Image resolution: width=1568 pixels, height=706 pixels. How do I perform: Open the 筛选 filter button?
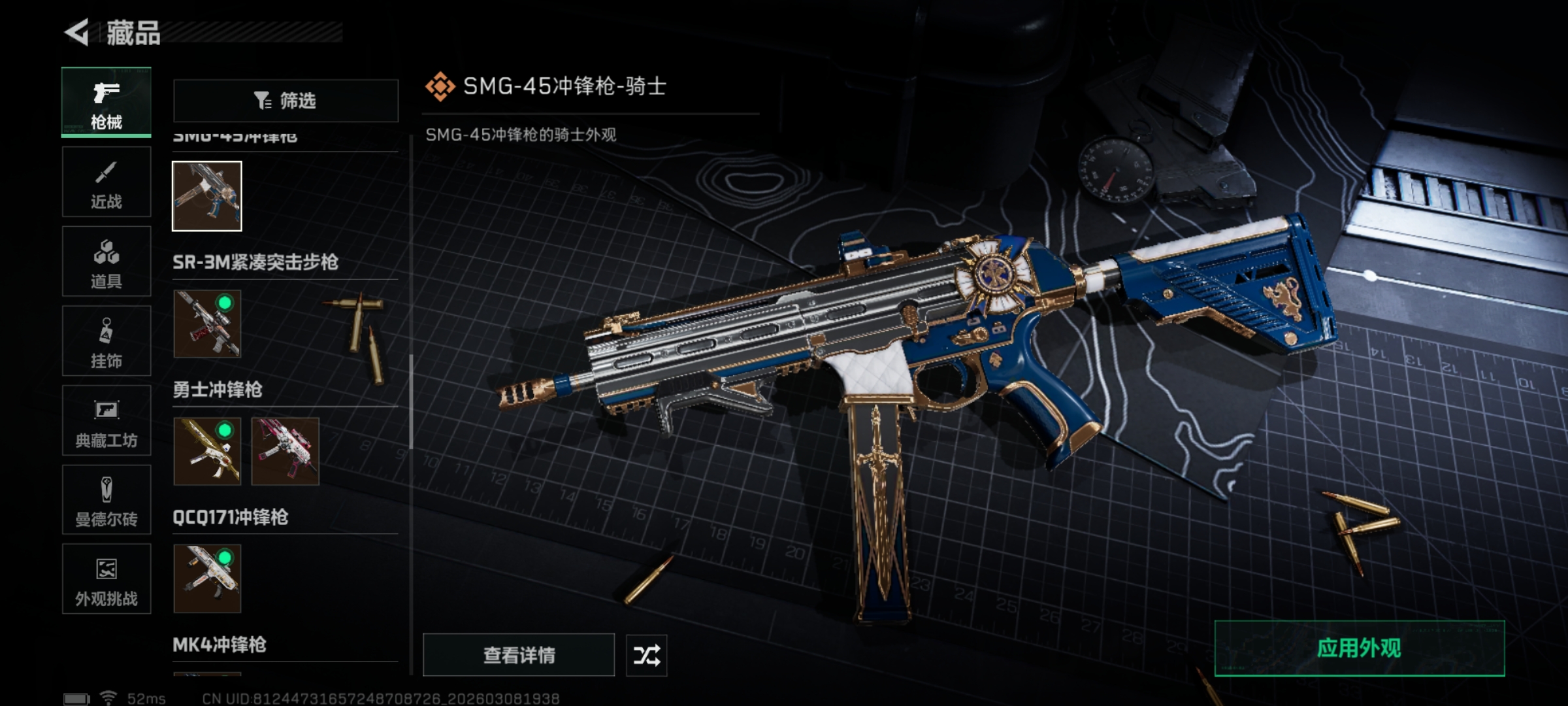[286, 101]
